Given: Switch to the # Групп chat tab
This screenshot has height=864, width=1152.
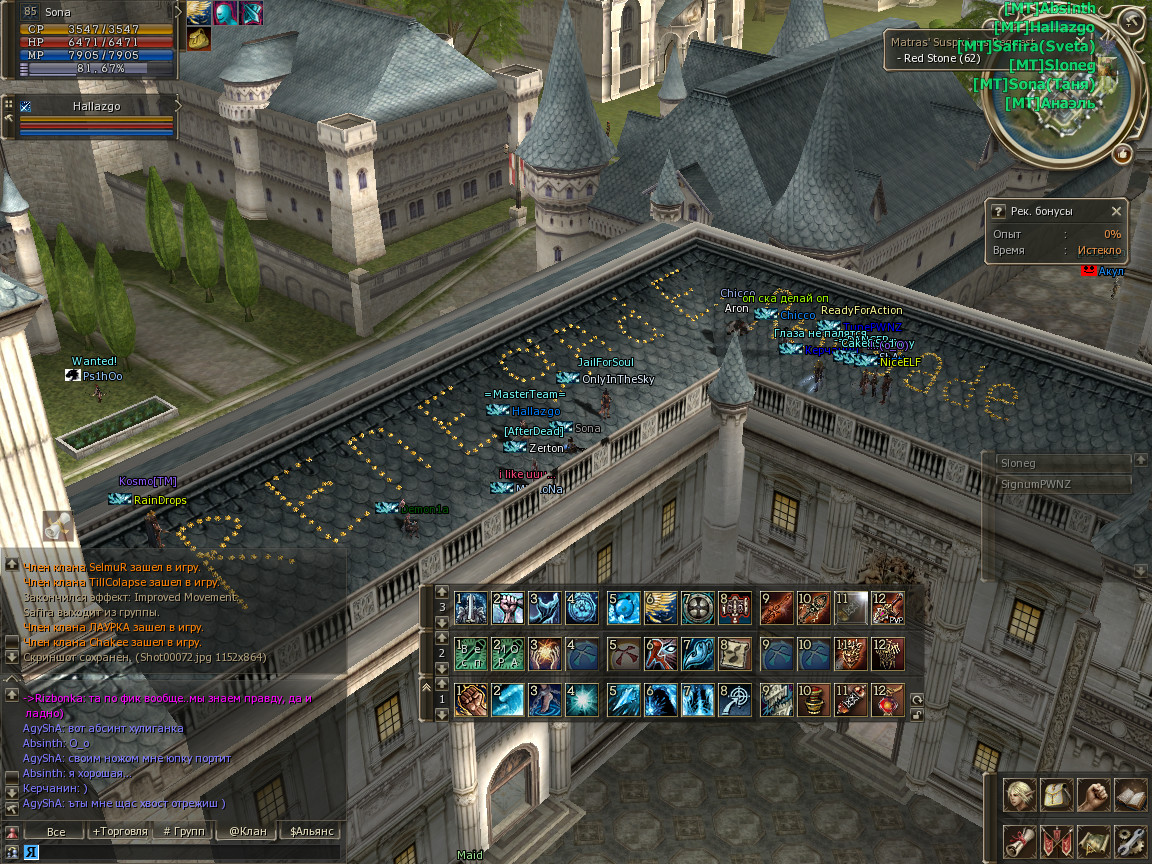Looking at the screenshot, I should pos(183,831).
